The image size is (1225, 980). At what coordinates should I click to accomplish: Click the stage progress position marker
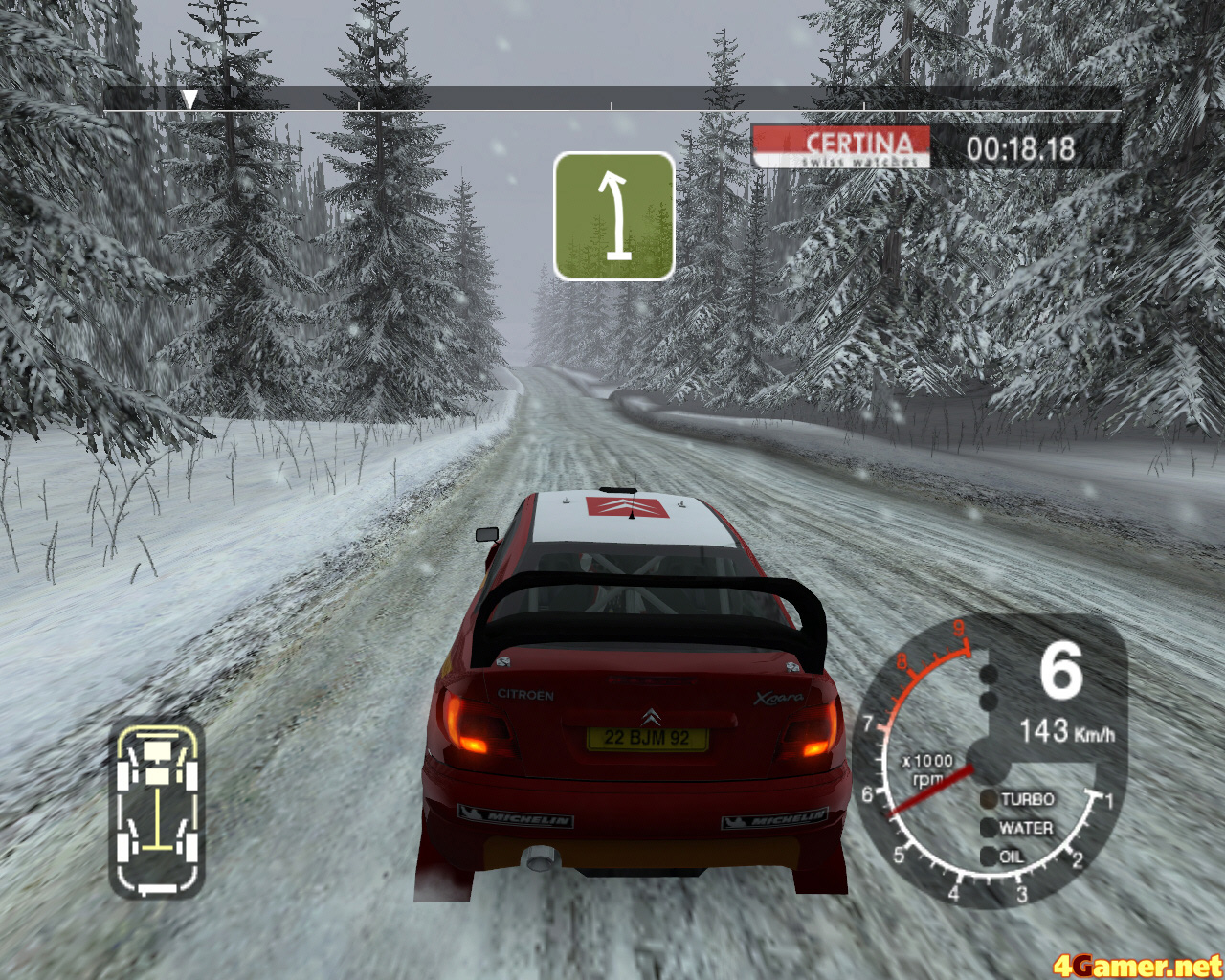189,99
